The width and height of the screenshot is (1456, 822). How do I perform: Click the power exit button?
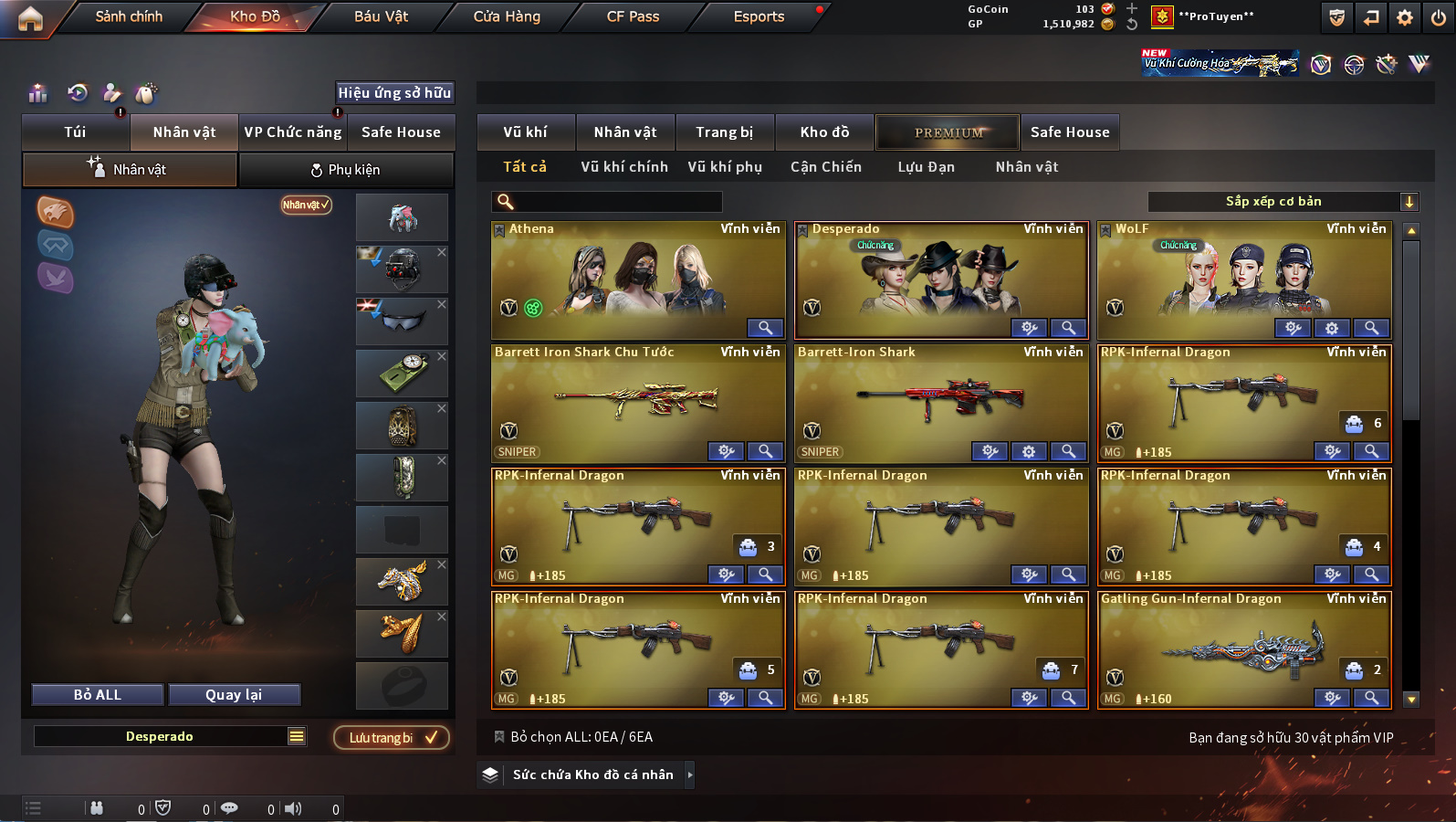click(1439, 17)
